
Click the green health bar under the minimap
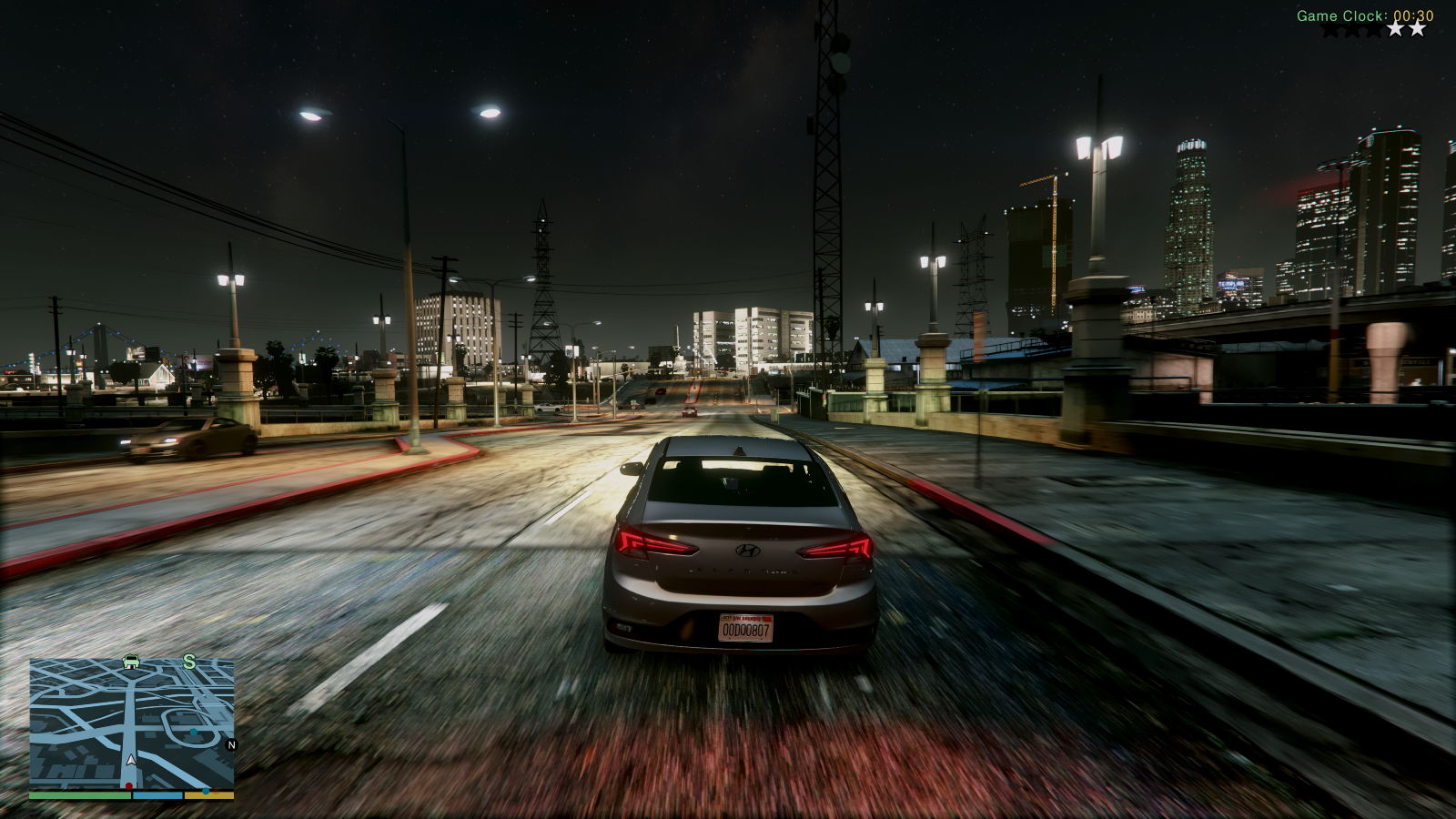pos(81,794)
